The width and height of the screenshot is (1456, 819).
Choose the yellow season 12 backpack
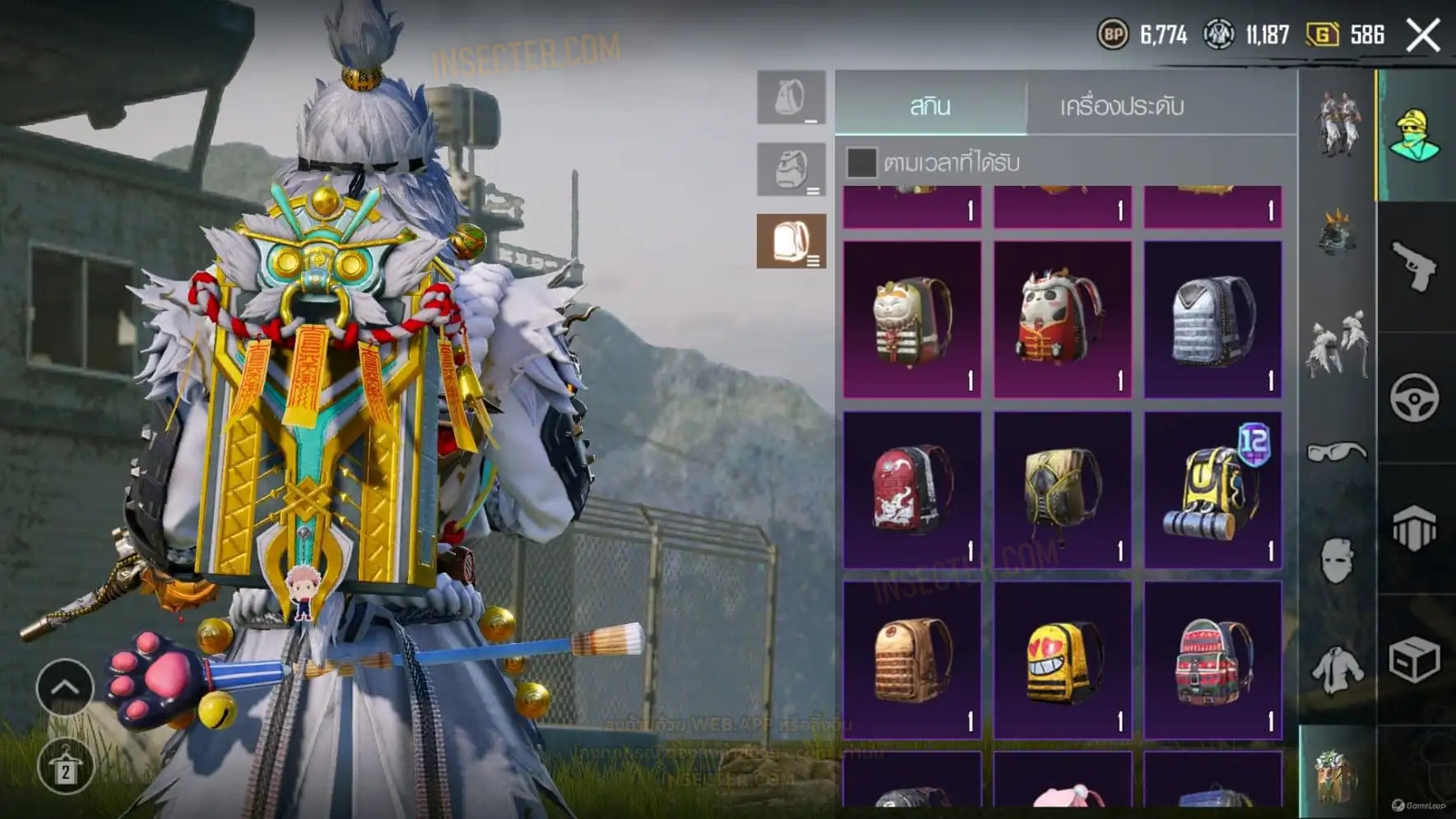click(1213, 490)
